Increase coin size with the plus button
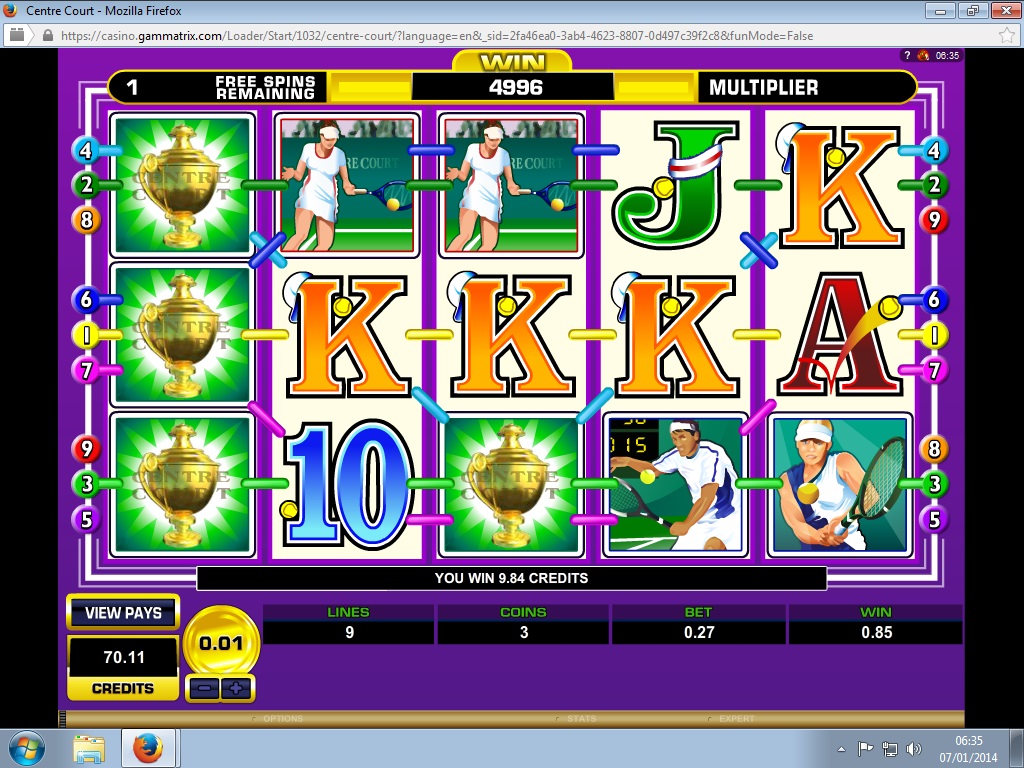This screenshot has height=768, width=1024. [237, 688]
